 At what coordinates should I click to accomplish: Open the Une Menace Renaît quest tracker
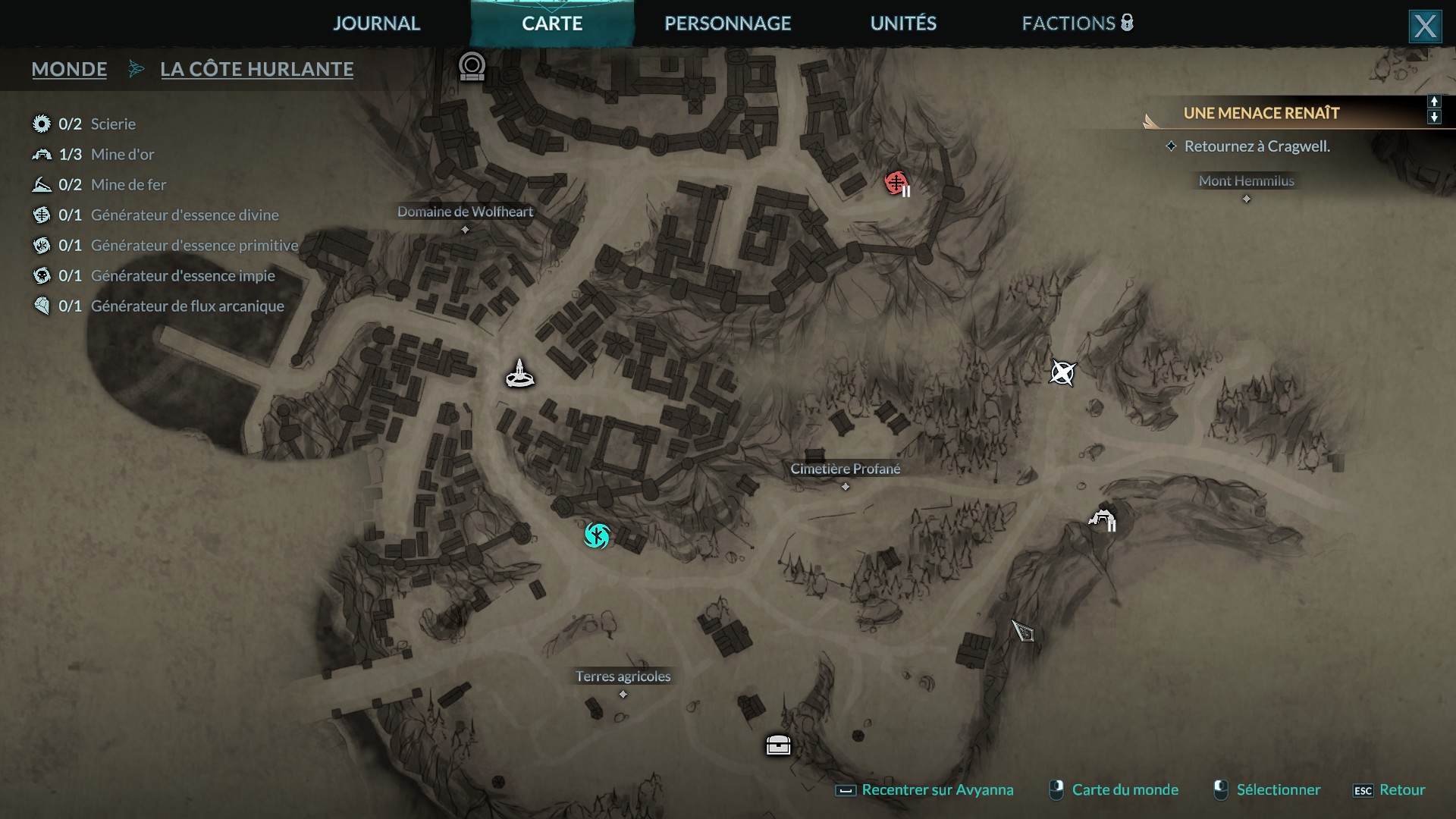(x=1261, y=113)
